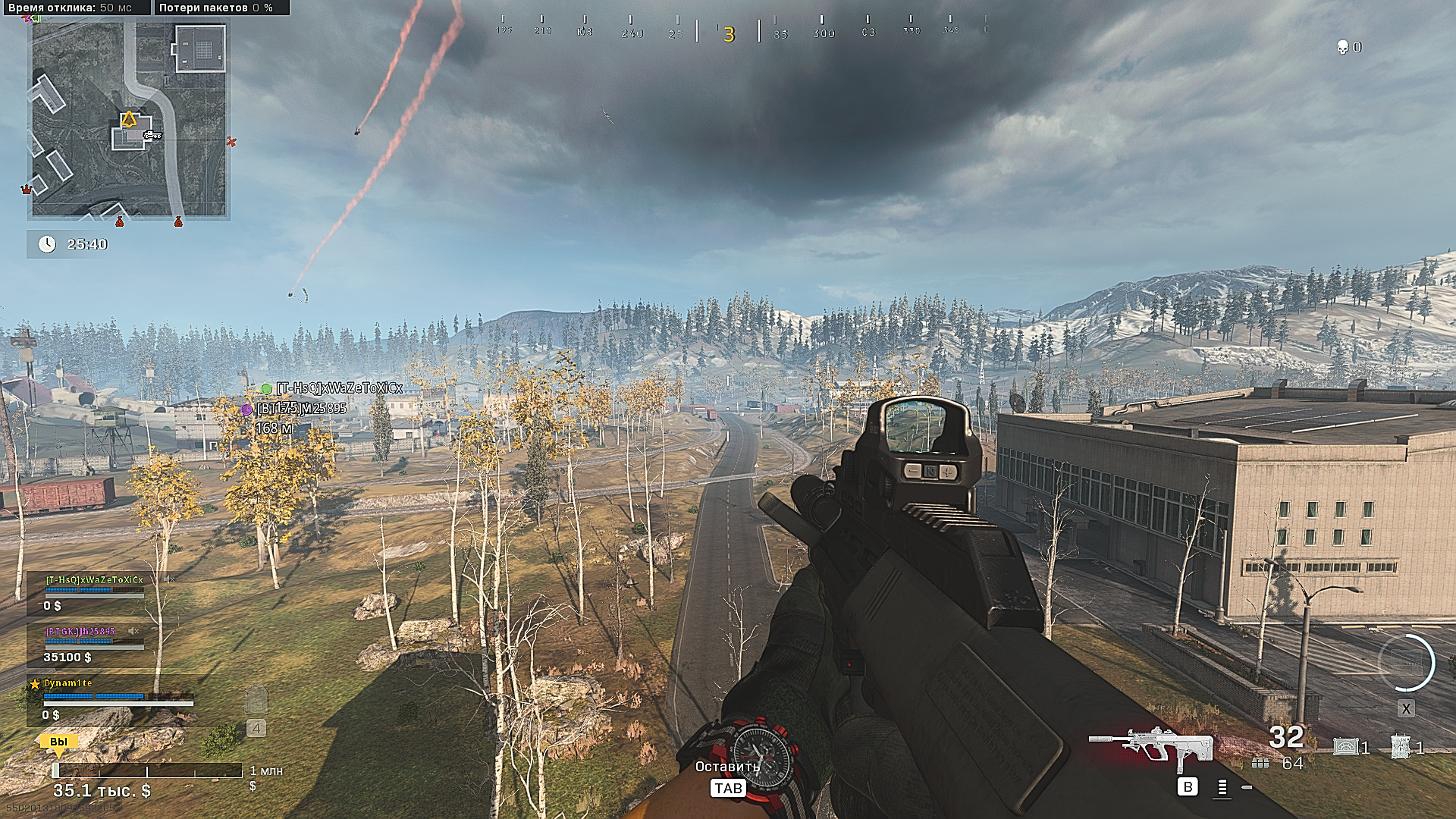Select the AUG weapon icon
This screenshot has height=819, width=1456.
1150,743
